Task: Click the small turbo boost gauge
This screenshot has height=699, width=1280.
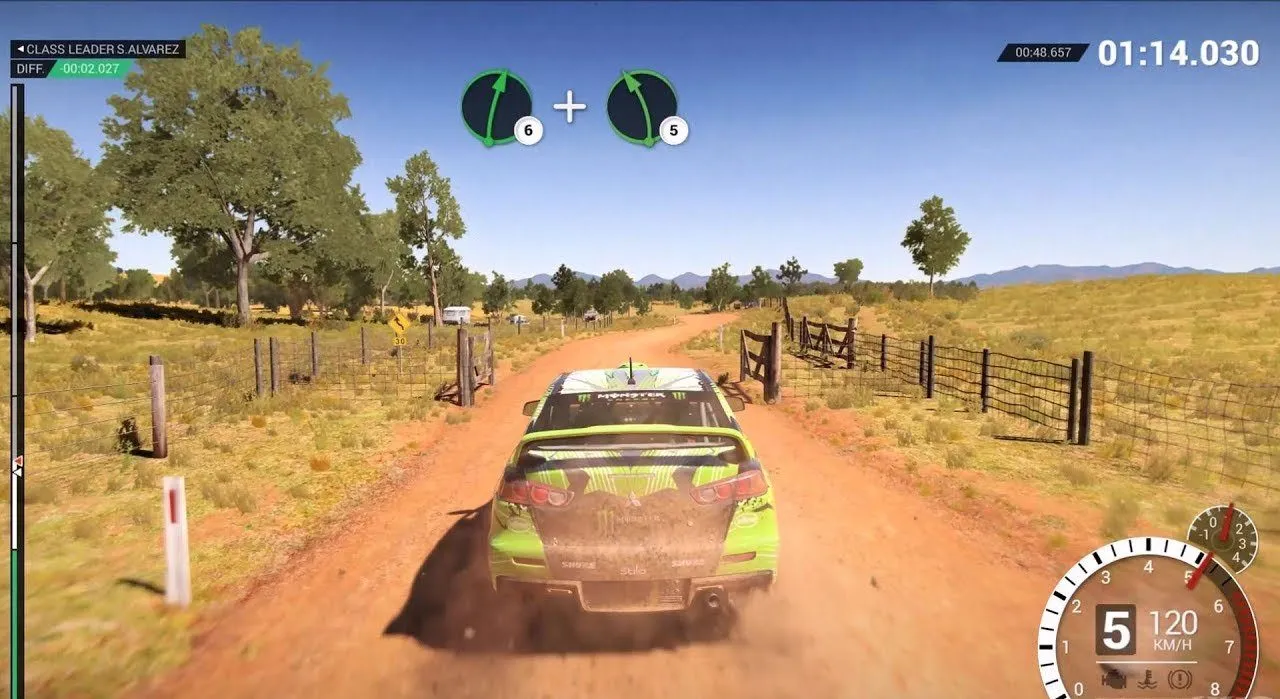Action: [1222, 538]
